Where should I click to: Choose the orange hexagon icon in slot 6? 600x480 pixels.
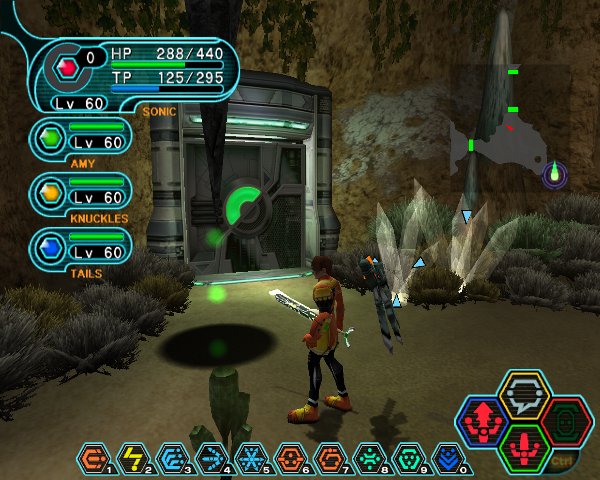coord(288,459)
